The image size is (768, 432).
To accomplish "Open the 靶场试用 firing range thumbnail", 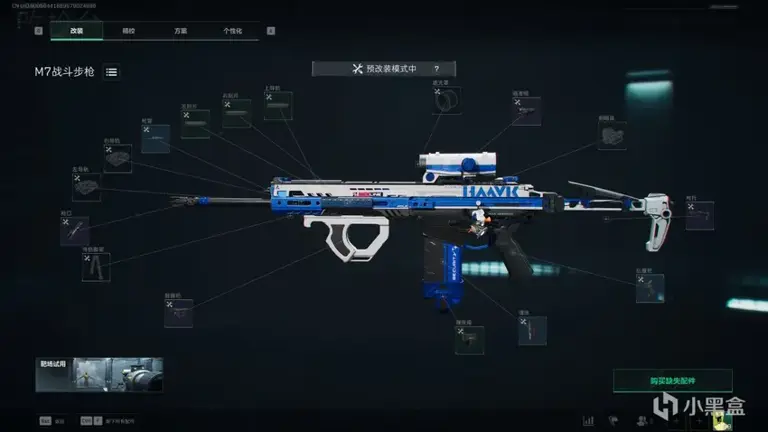I will [x=98, y=375].
